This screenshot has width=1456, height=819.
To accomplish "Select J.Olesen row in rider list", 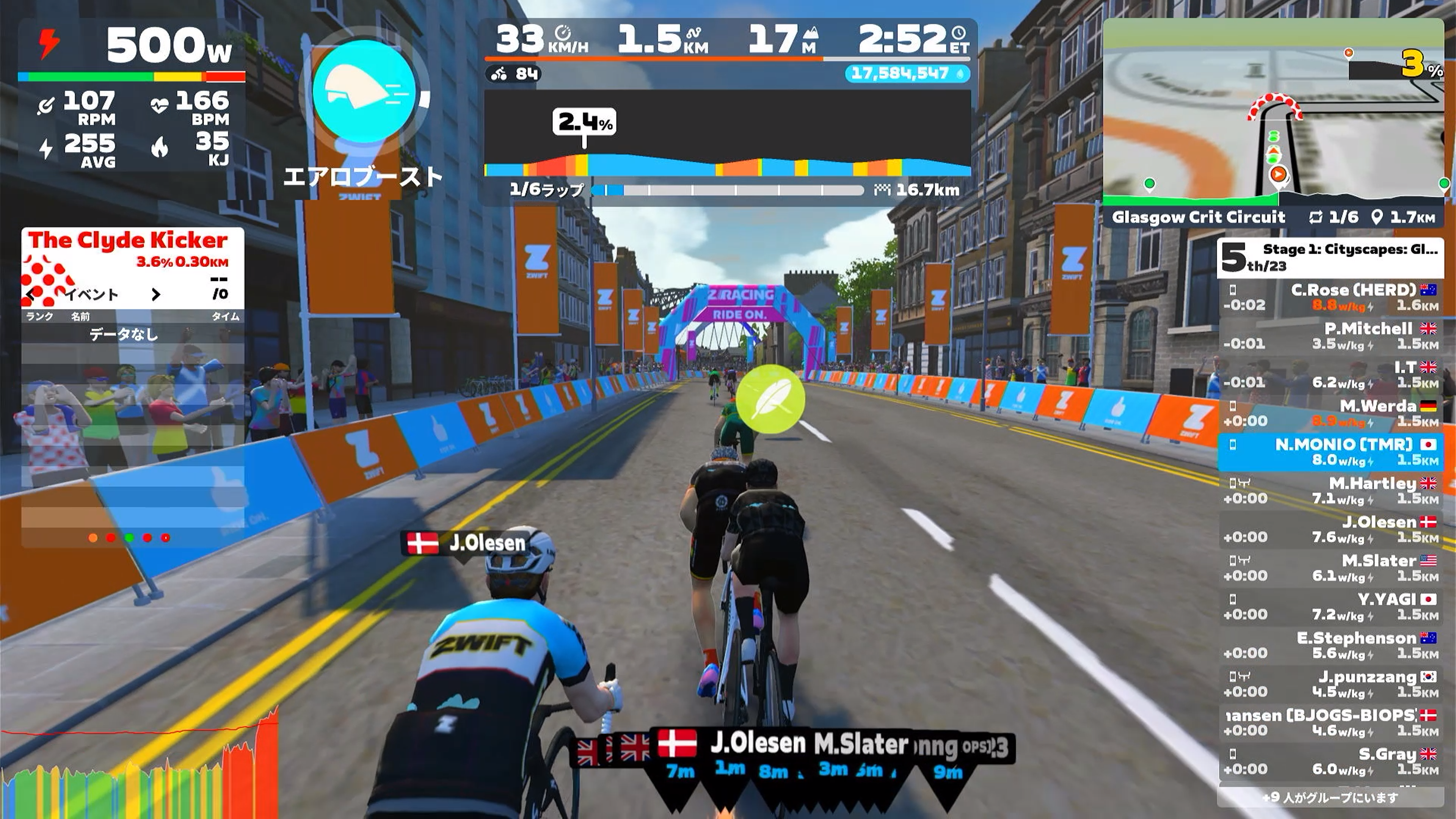I will pos(1330,529).
